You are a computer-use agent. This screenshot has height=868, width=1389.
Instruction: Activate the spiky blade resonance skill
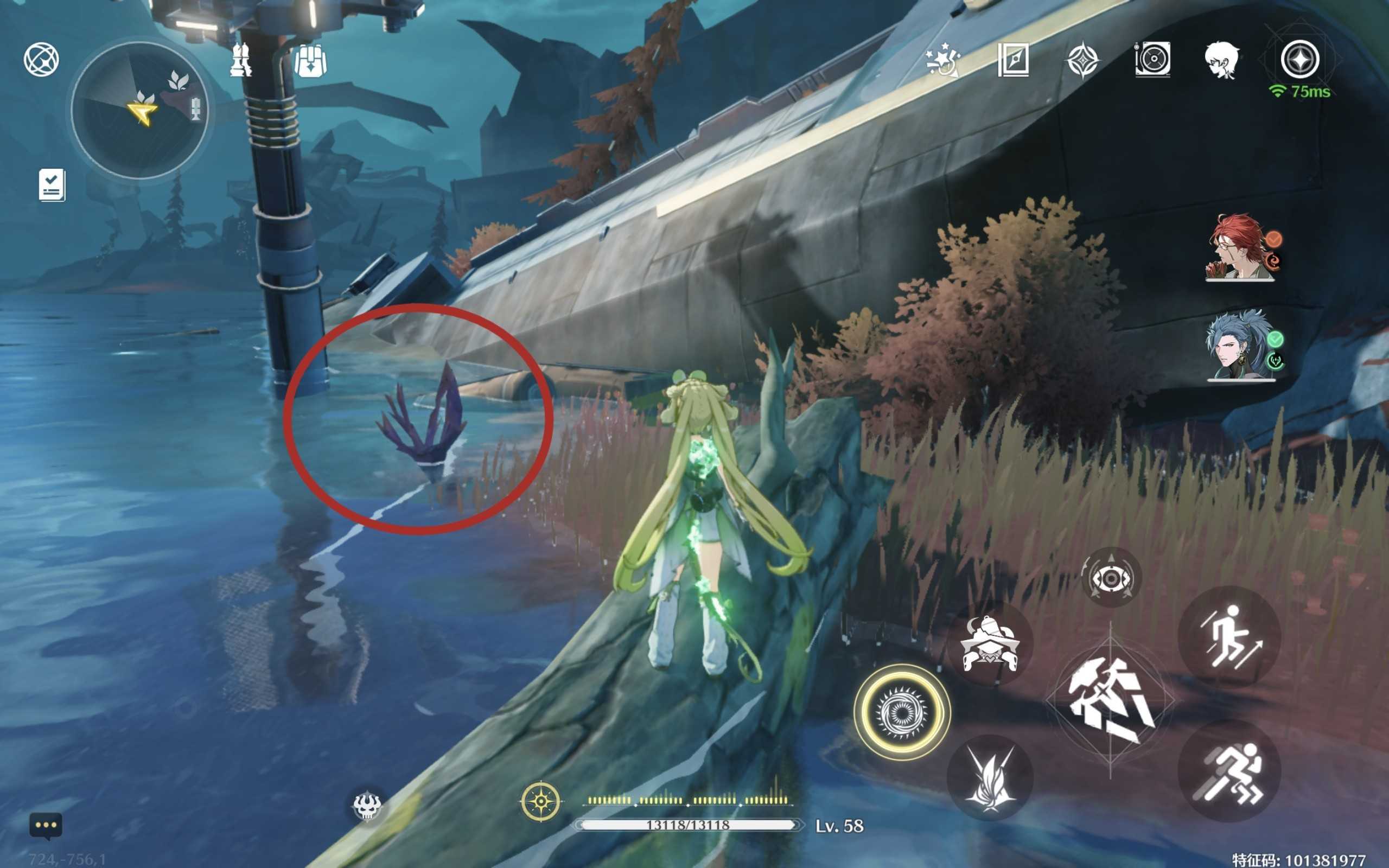click(990, 778)
